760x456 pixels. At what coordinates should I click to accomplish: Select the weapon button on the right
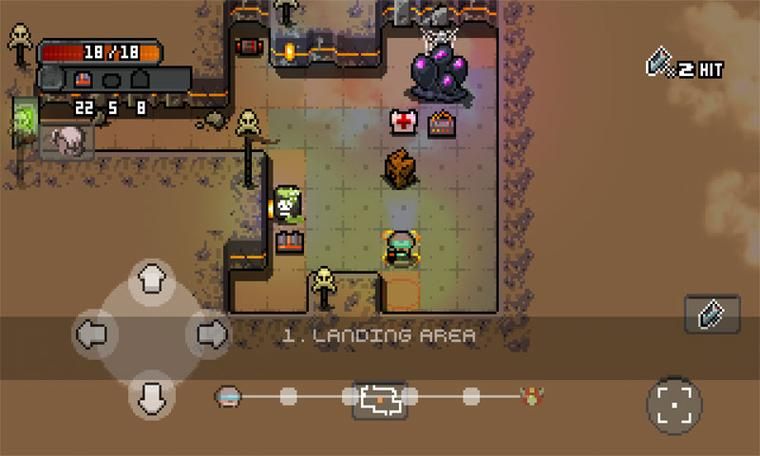712,314
